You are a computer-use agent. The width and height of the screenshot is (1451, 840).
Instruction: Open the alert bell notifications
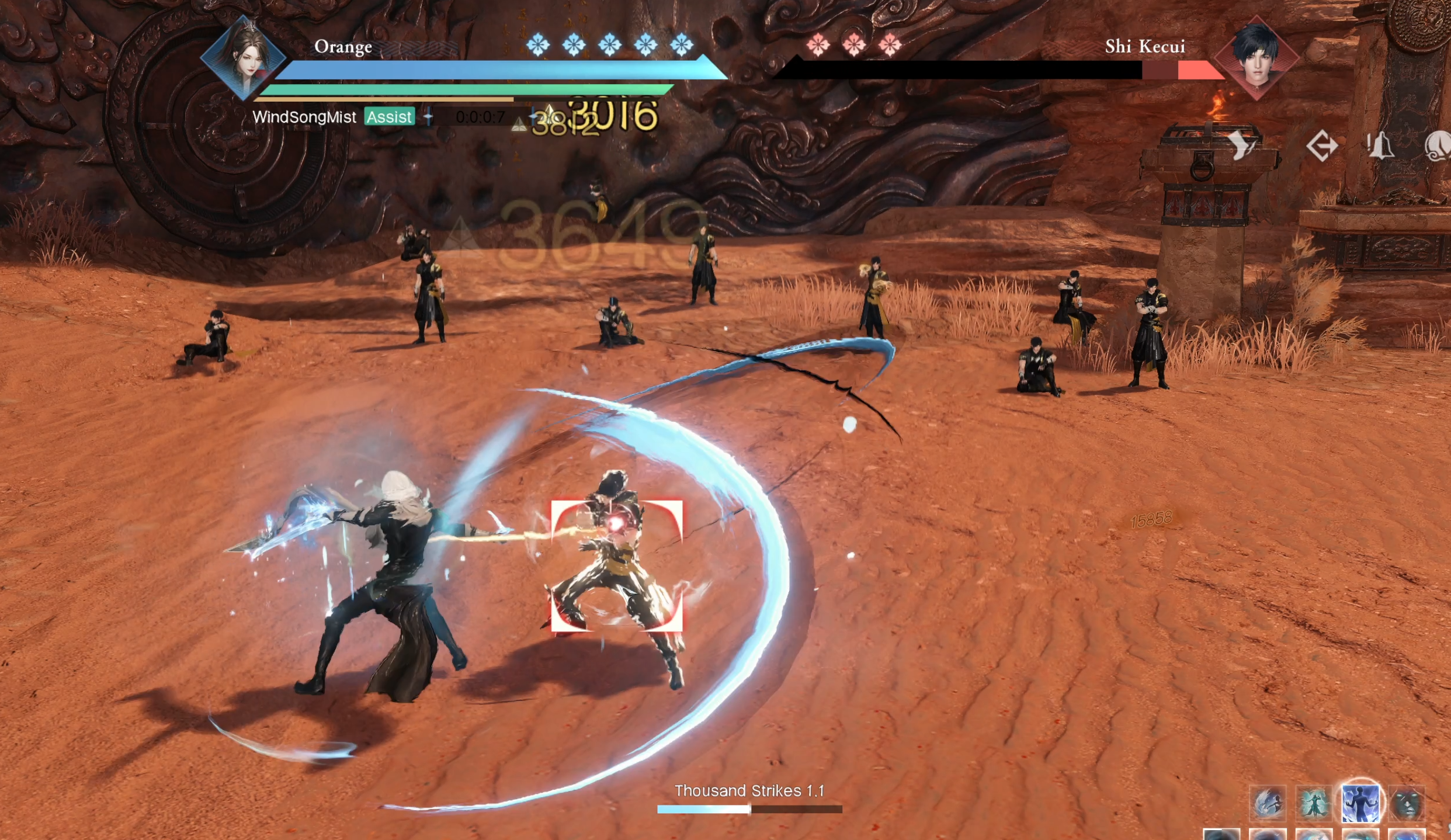(1380, 145)
